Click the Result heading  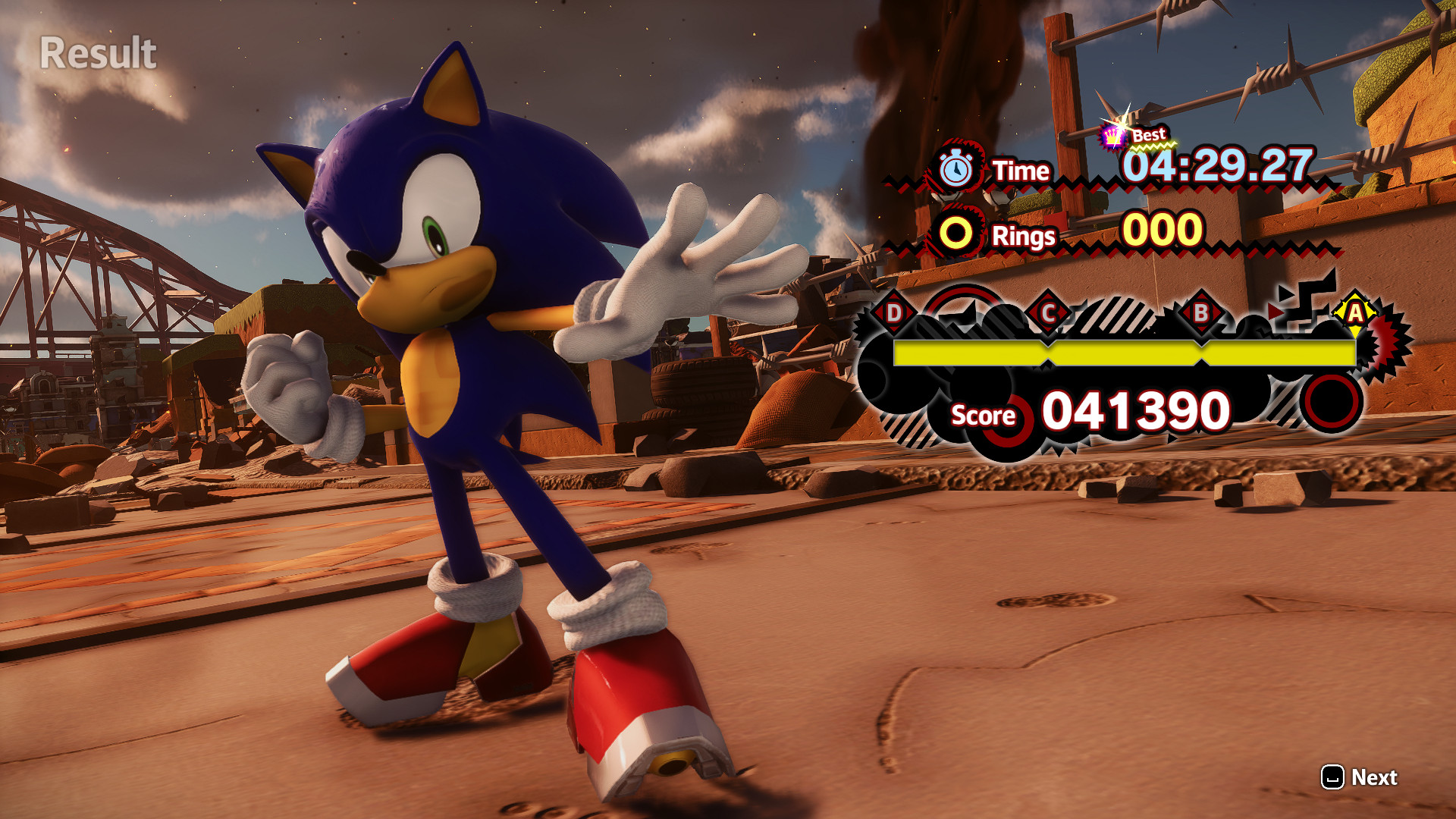pyautogui.click(x=96, y=52)
